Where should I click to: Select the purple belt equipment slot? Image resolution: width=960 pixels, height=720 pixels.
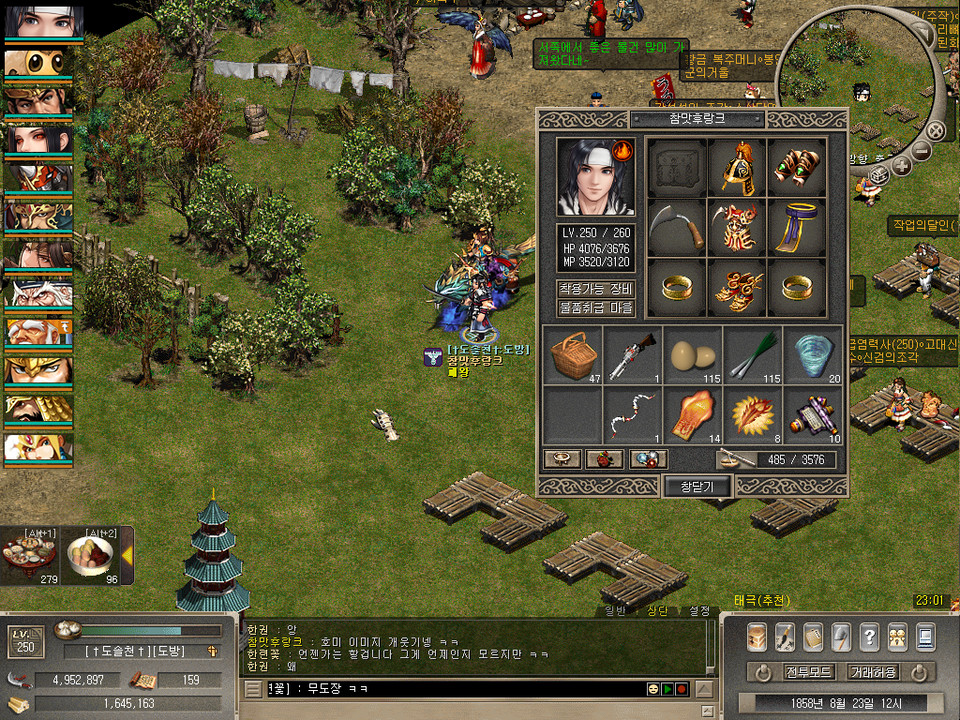[797, 229]
